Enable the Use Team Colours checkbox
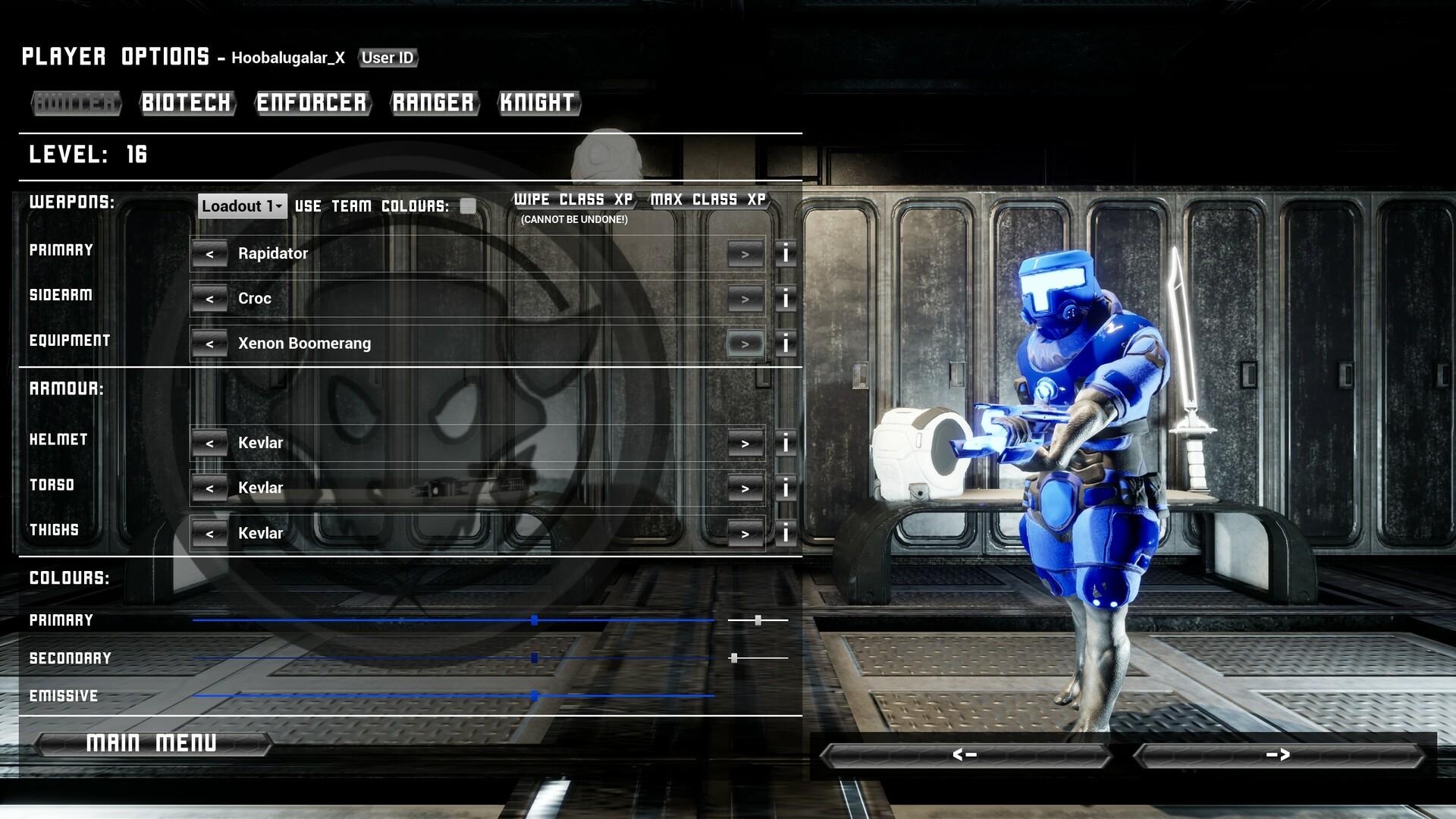The width and height of the screenshot is (1456, 819). [x=469, y=205]
